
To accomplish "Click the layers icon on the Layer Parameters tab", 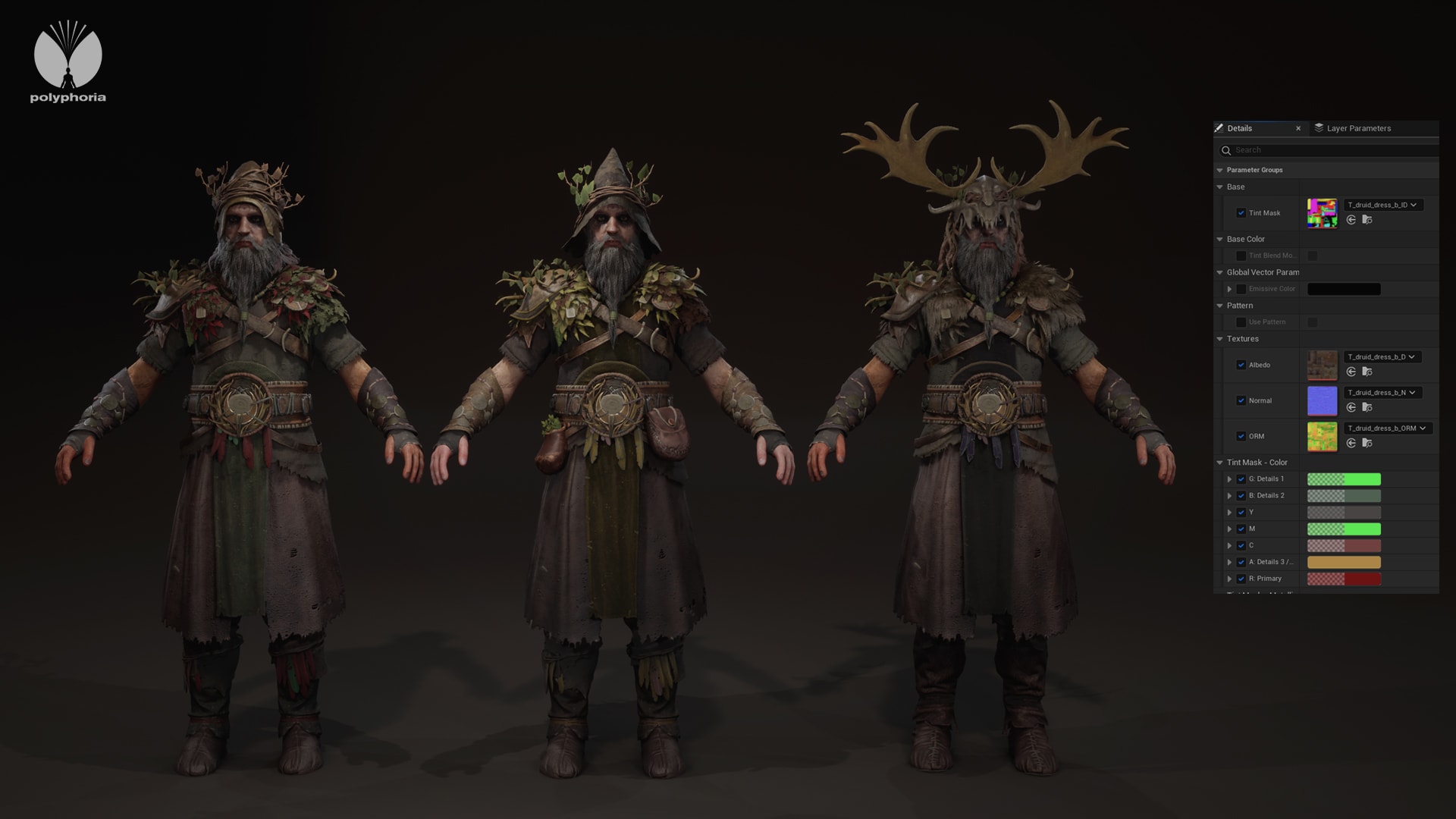I will coord(1319,128).
